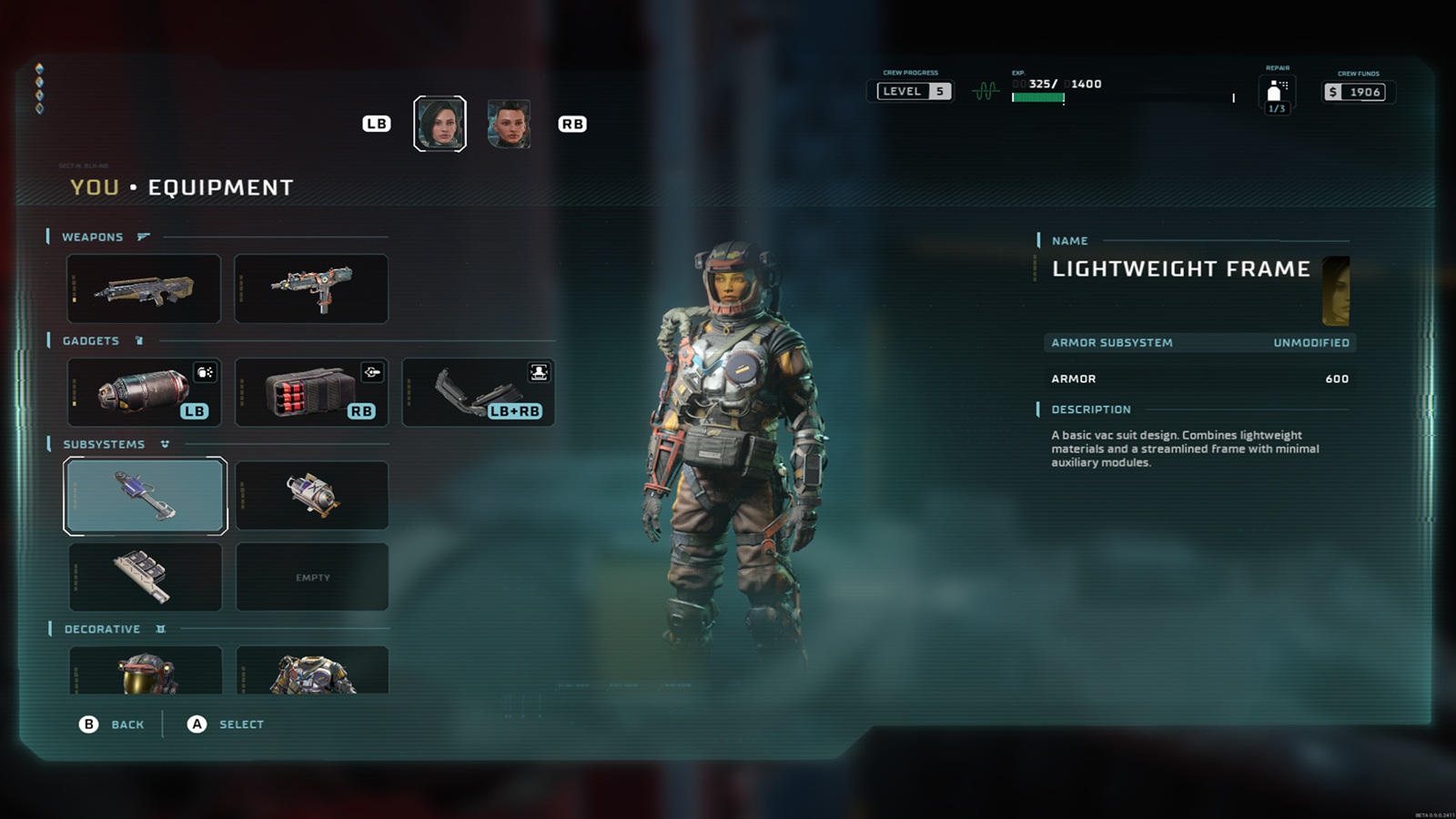This screenshot has width=1456, height=819.
Task: Select the highlighted Lightweight Frame subsystem slot
Action: click(x=145, y=495)
